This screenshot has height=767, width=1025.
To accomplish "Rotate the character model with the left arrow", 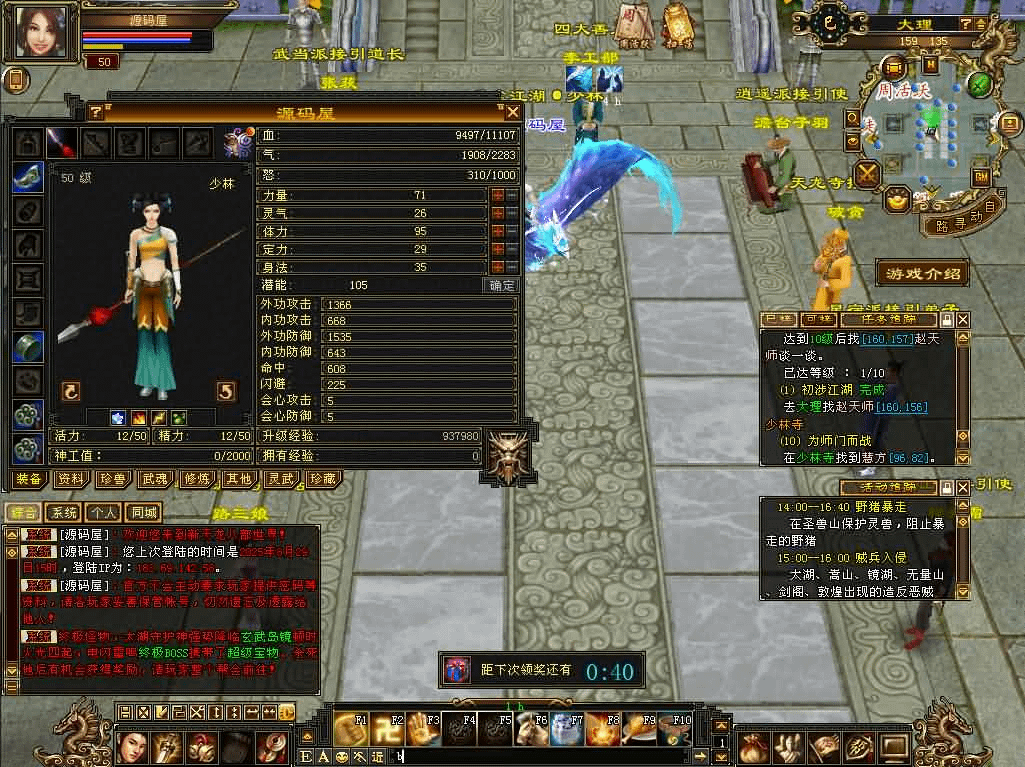I will click(x=71, y=391).
